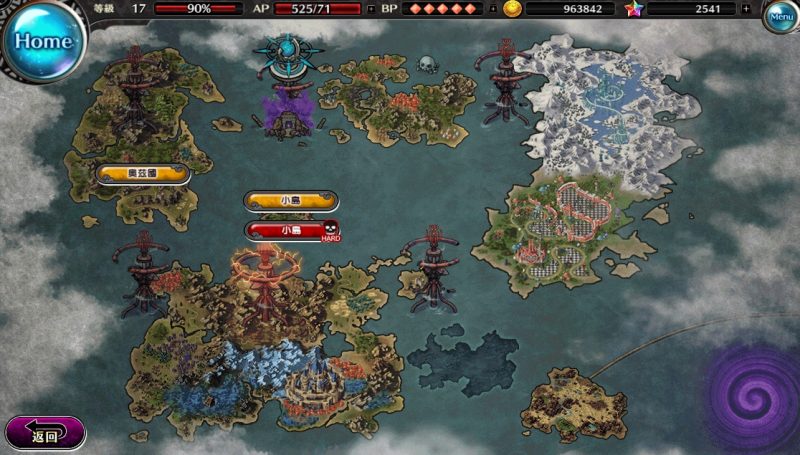Screen dimensions: 800x455
Task: Select the 奧茲國 map location label
Action: click(x=144, y=174)
